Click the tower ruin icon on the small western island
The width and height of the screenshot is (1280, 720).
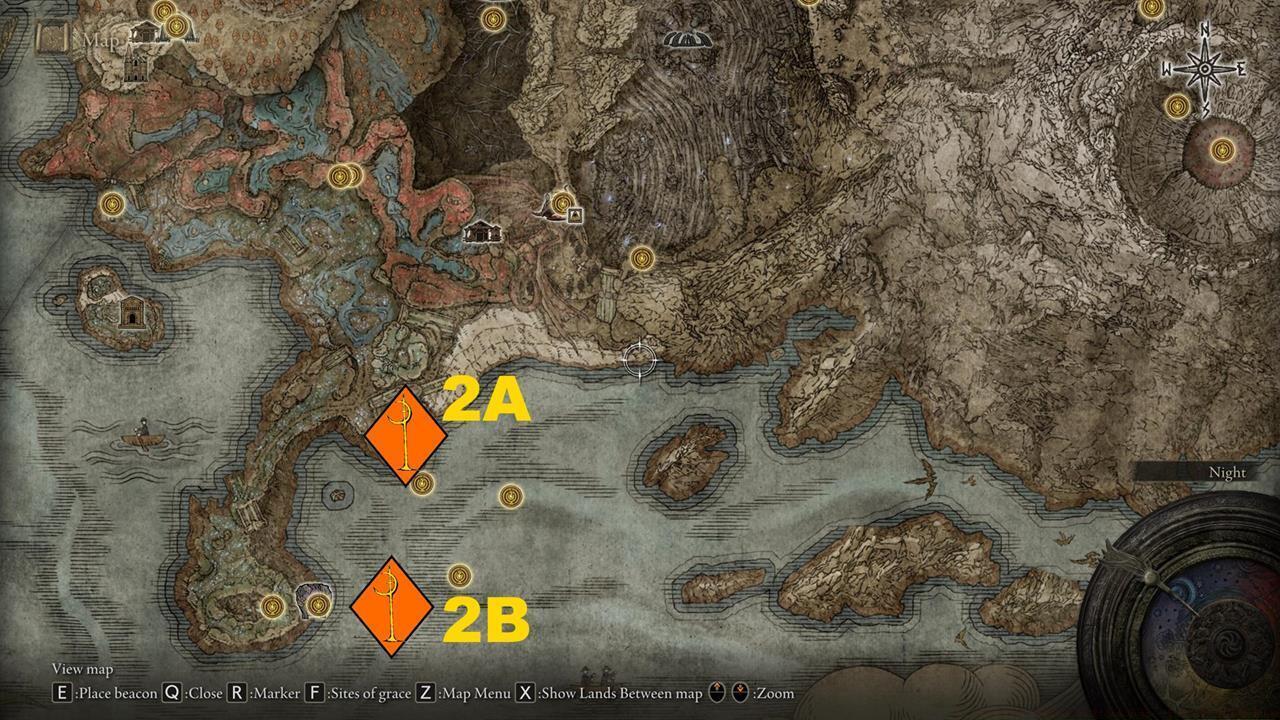pyautogui.click(x=130, y=313)
